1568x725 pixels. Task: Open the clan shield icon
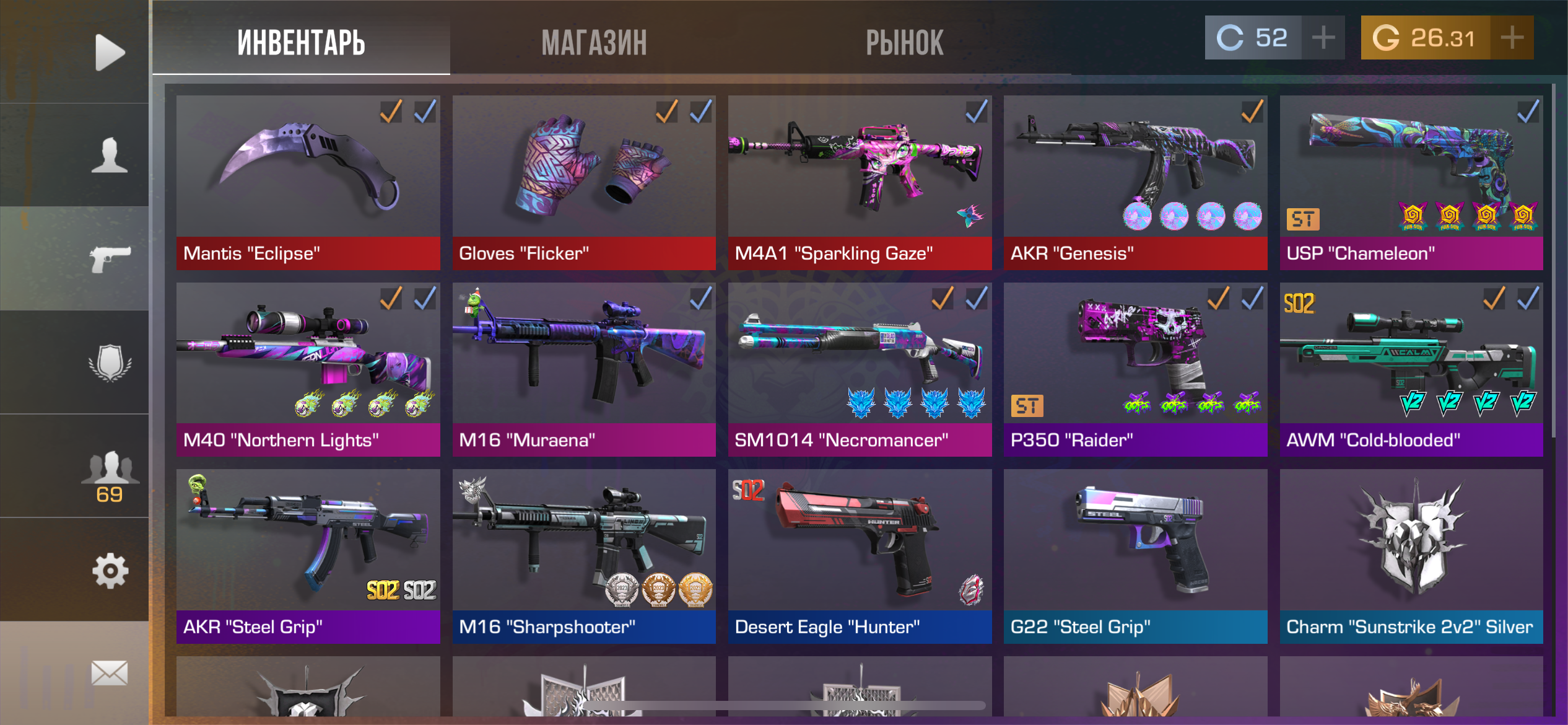(110, 362)
